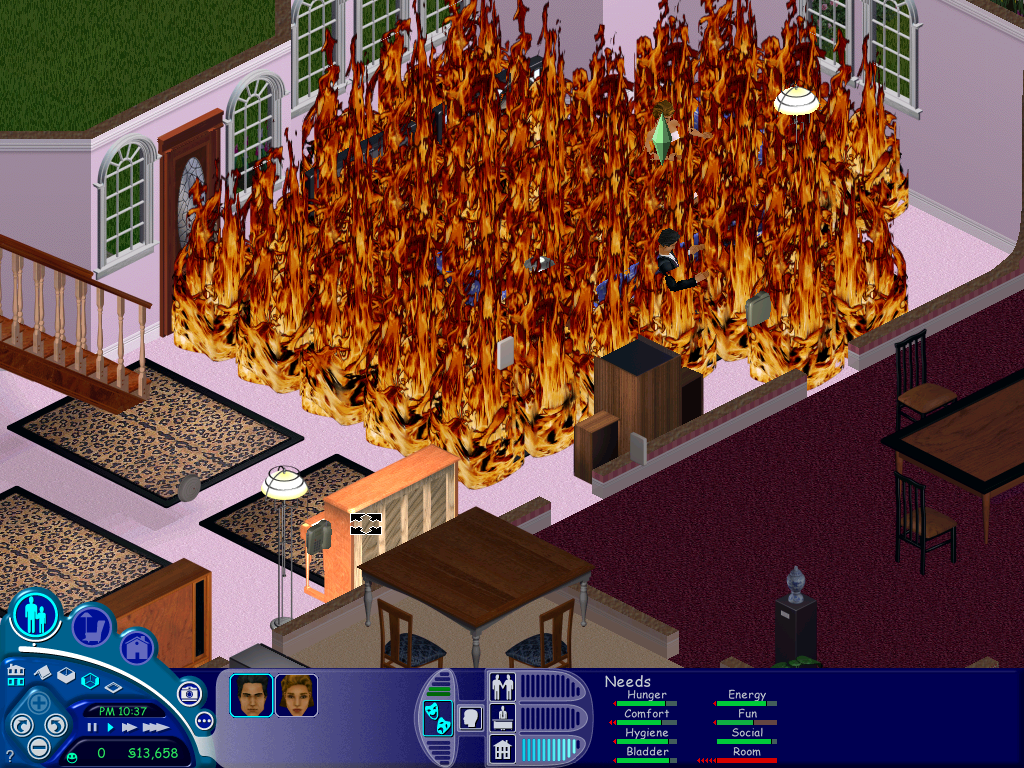Set game speed to fast forward
This screenshot has width=1024, height=768.
pyautogui.click(x=129, y=727)
